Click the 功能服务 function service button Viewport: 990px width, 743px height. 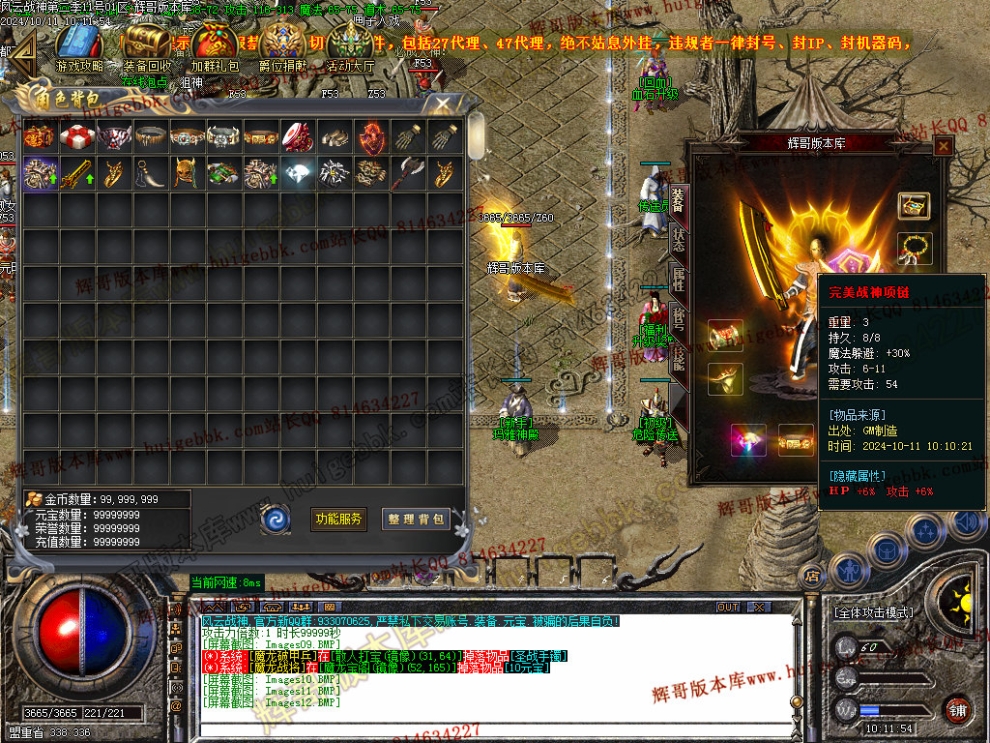340,519
